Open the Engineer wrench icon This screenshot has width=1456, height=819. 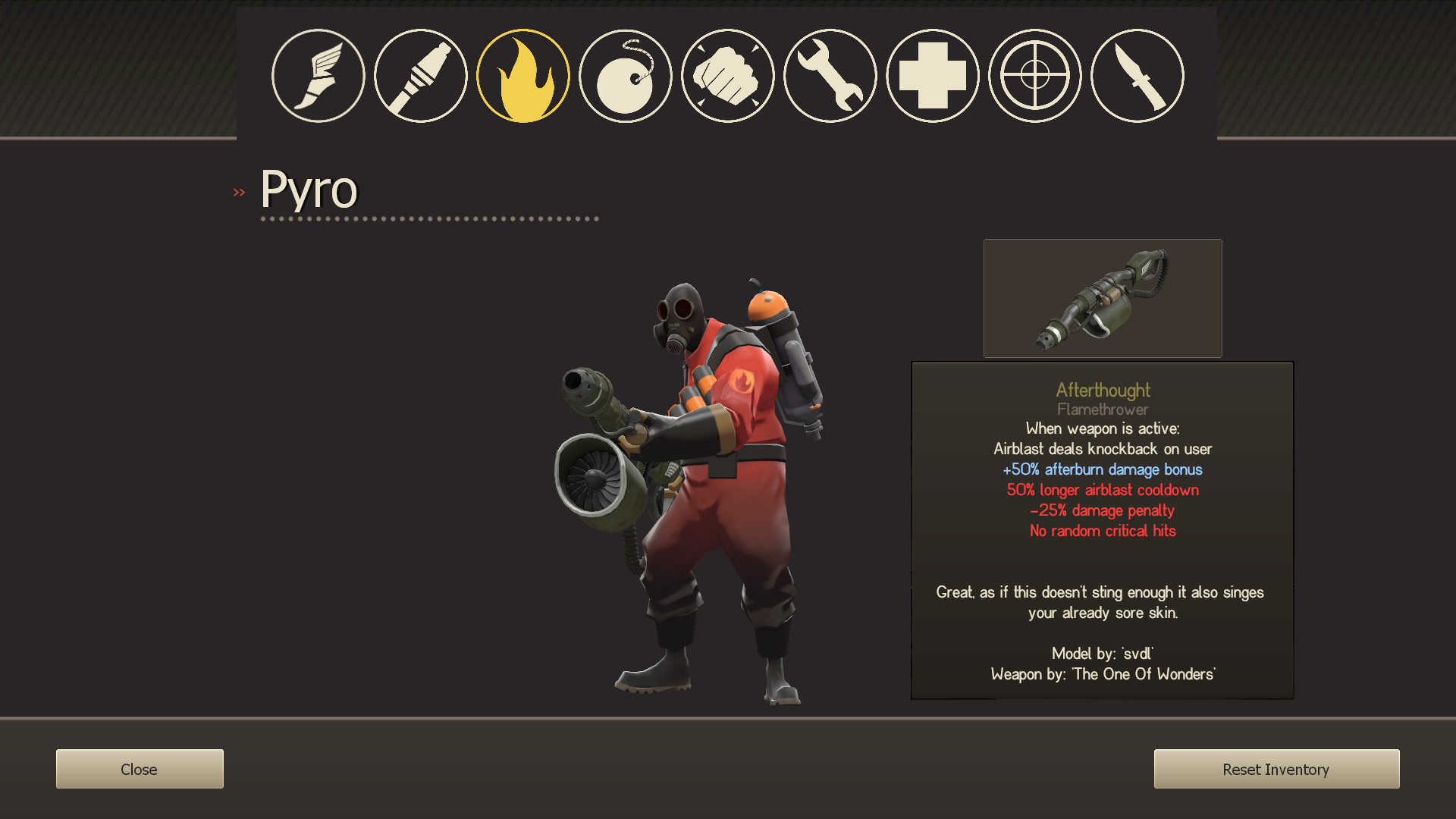(x=830, y=76)
